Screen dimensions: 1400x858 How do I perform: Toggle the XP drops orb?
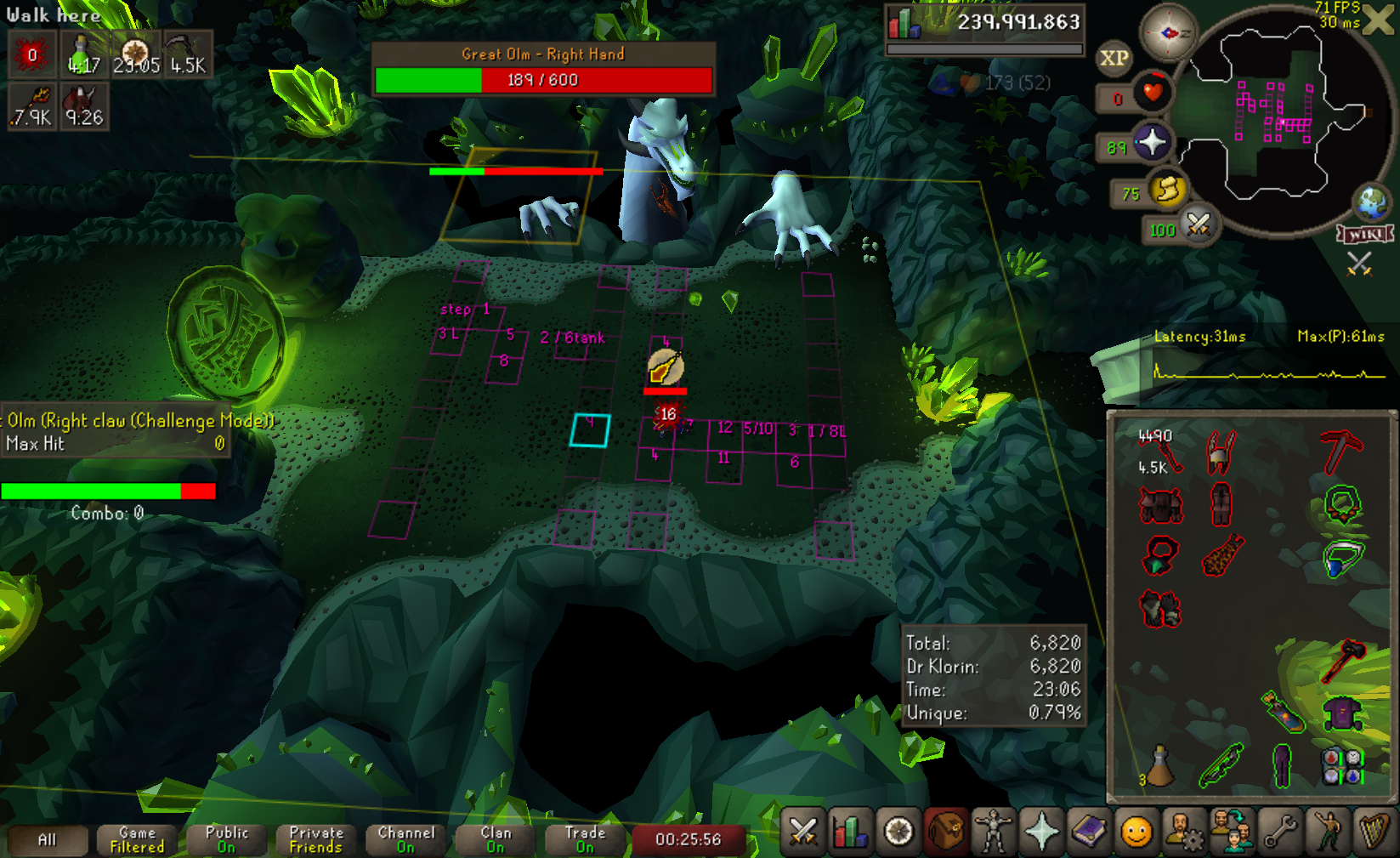tap(1114, 58)
